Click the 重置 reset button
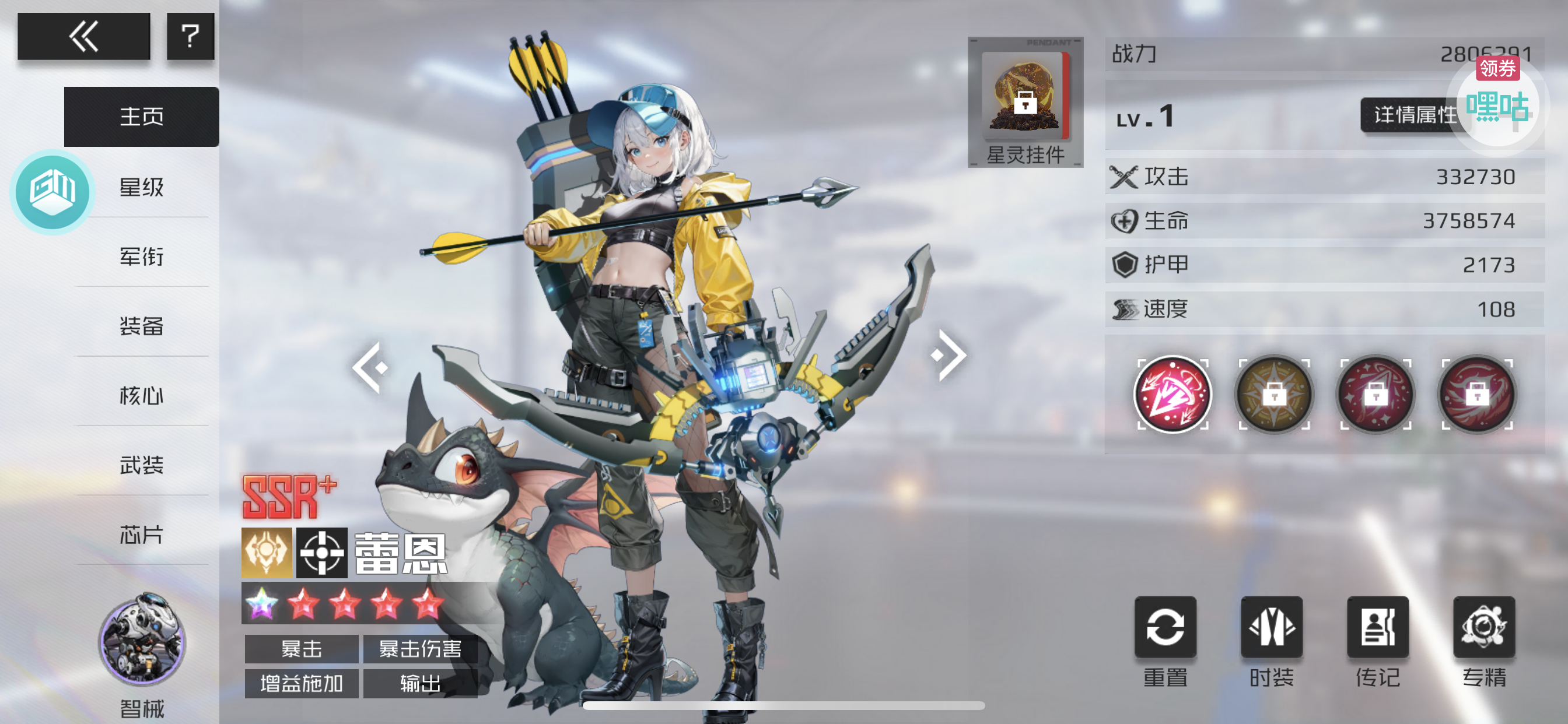Image resolution: width=1568 pixels, height=724 pixels. [1165, 627]
